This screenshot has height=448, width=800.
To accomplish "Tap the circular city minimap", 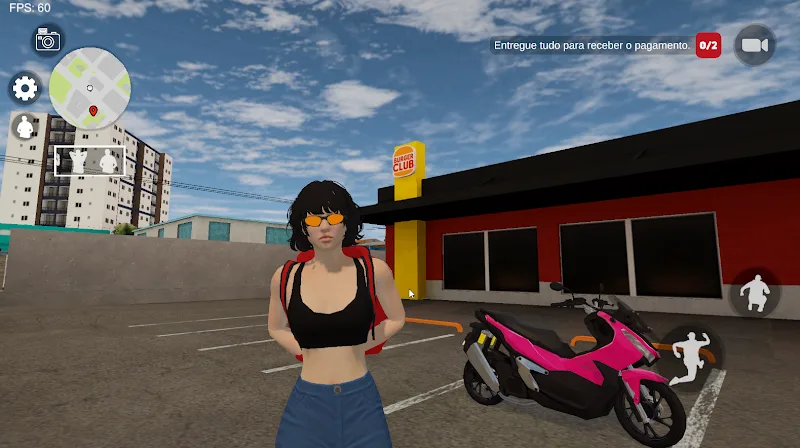I will 89,88.
